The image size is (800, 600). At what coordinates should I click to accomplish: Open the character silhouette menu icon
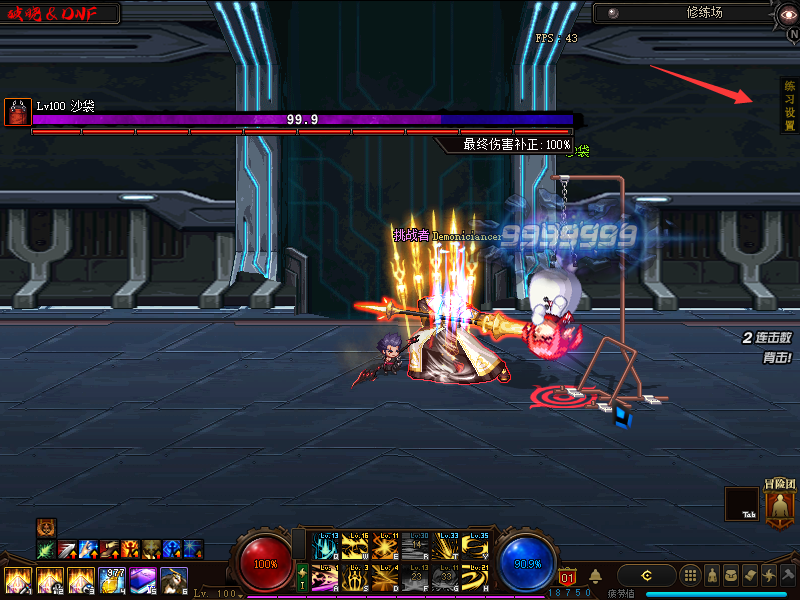click(712, 575)
